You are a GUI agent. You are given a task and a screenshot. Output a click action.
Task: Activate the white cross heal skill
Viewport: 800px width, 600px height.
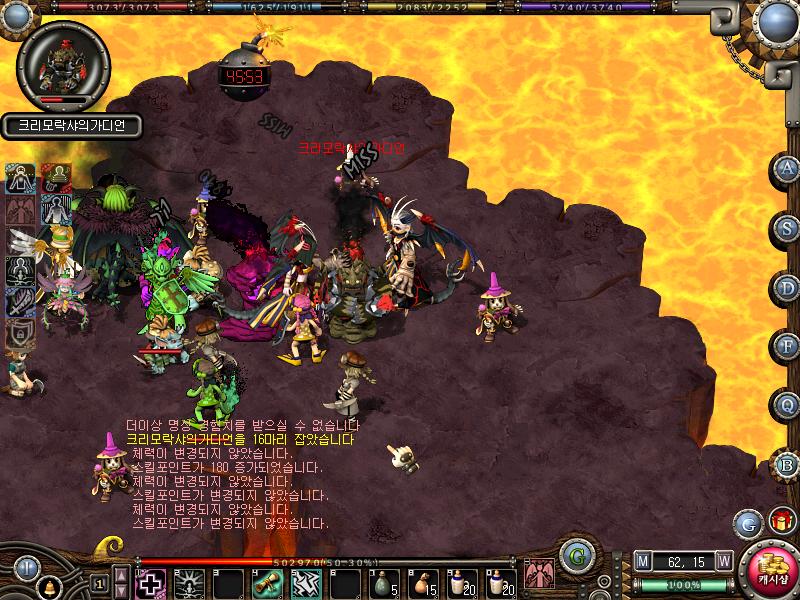(x=149, y=583)
